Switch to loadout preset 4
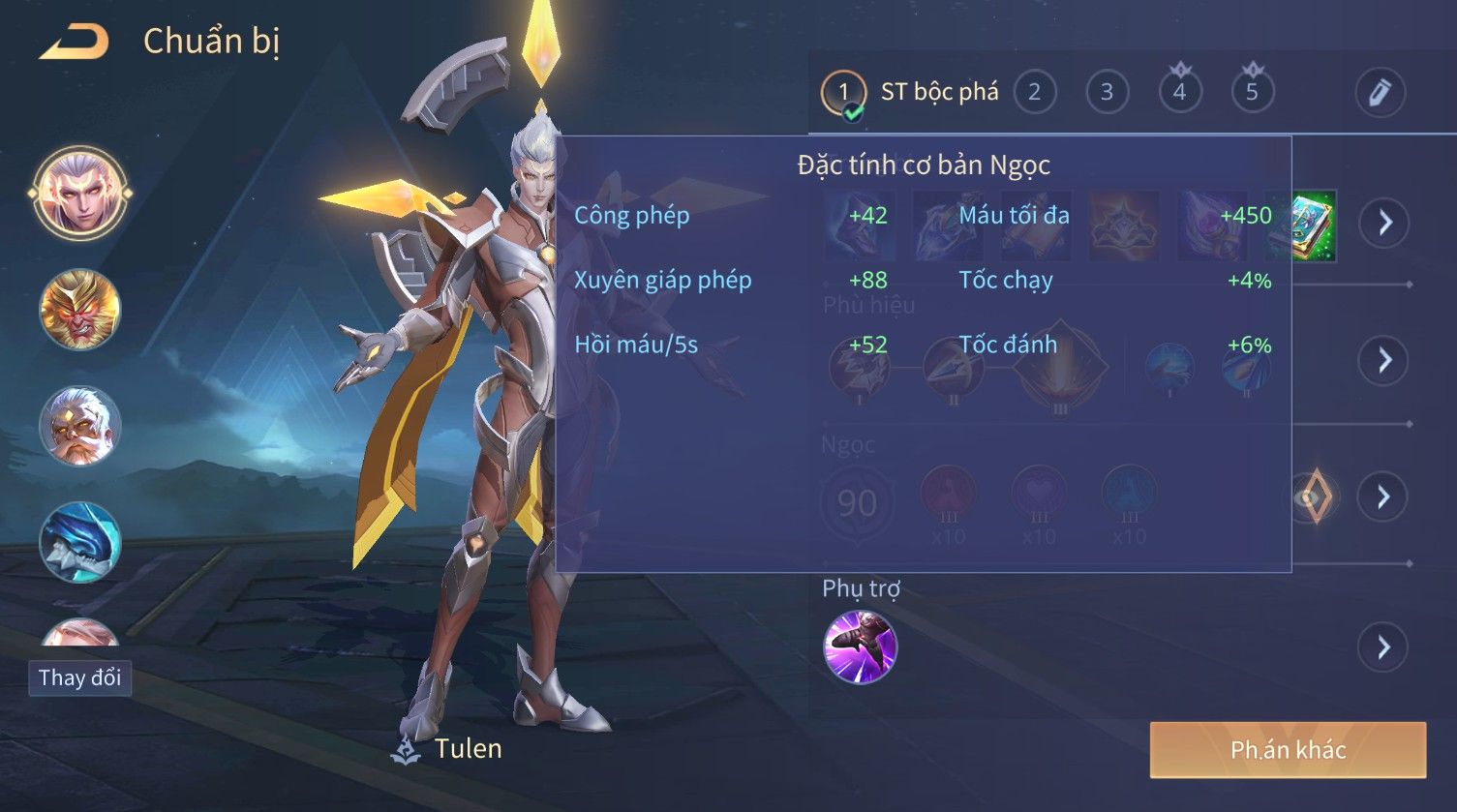 1179,92
